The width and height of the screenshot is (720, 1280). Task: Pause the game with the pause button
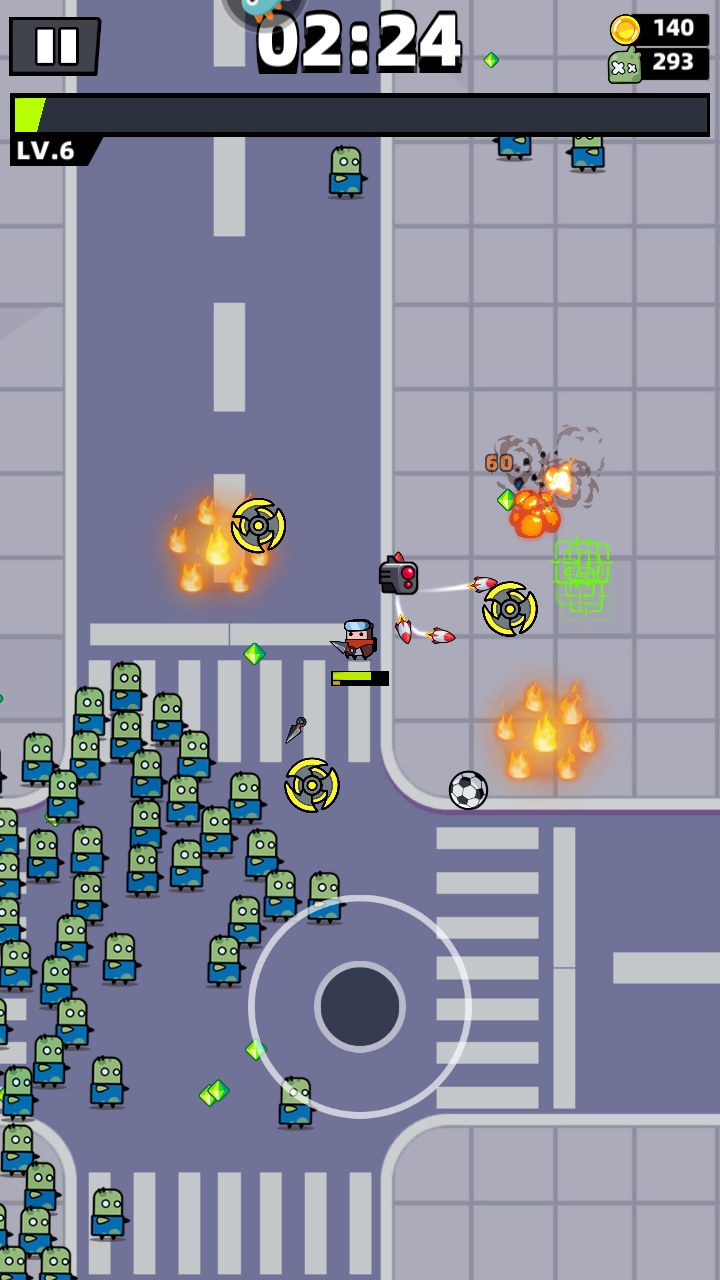click(x=55, y=45)
